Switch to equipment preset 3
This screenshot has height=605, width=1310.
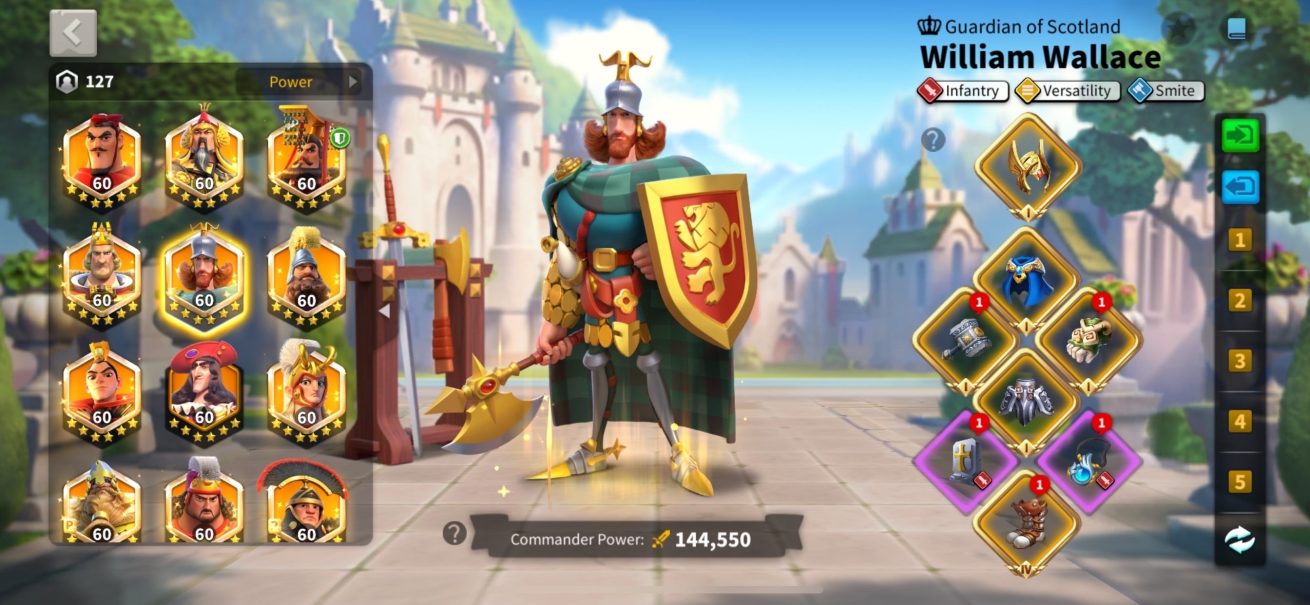point(1240,361)
